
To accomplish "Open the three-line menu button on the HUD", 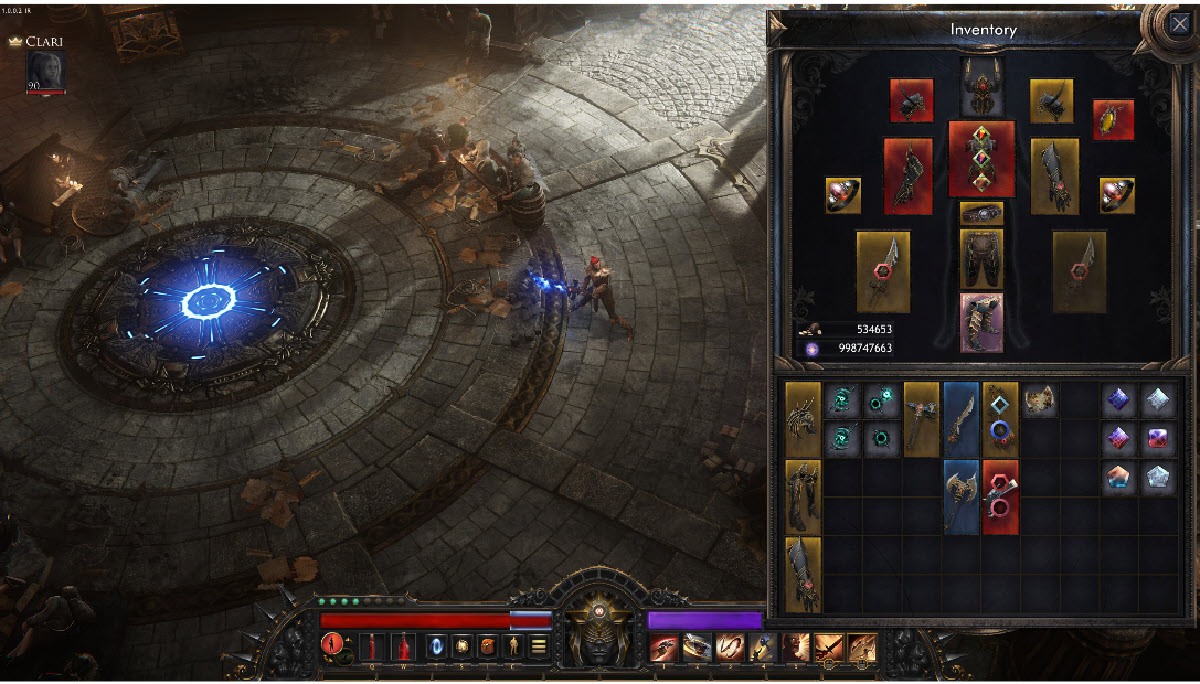I will [x=539, y=646].
